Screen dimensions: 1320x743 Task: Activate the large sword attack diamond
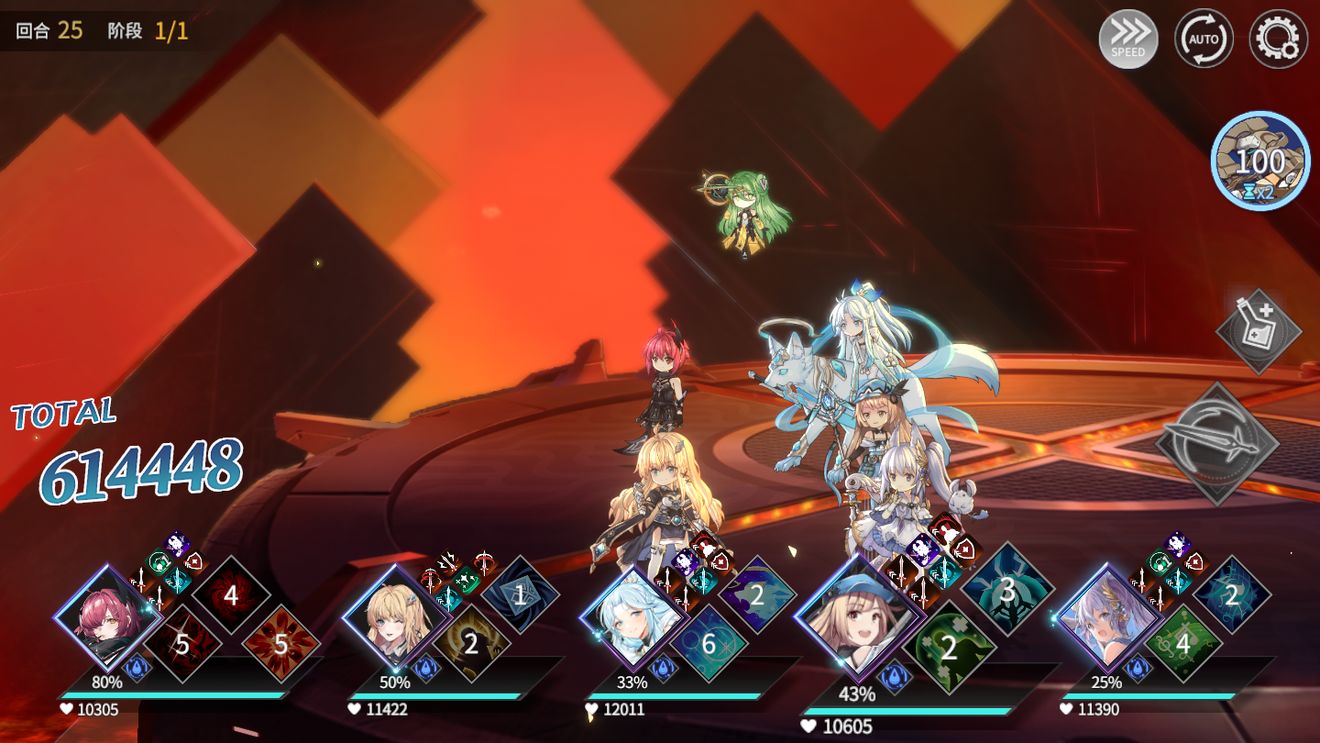1217,443
